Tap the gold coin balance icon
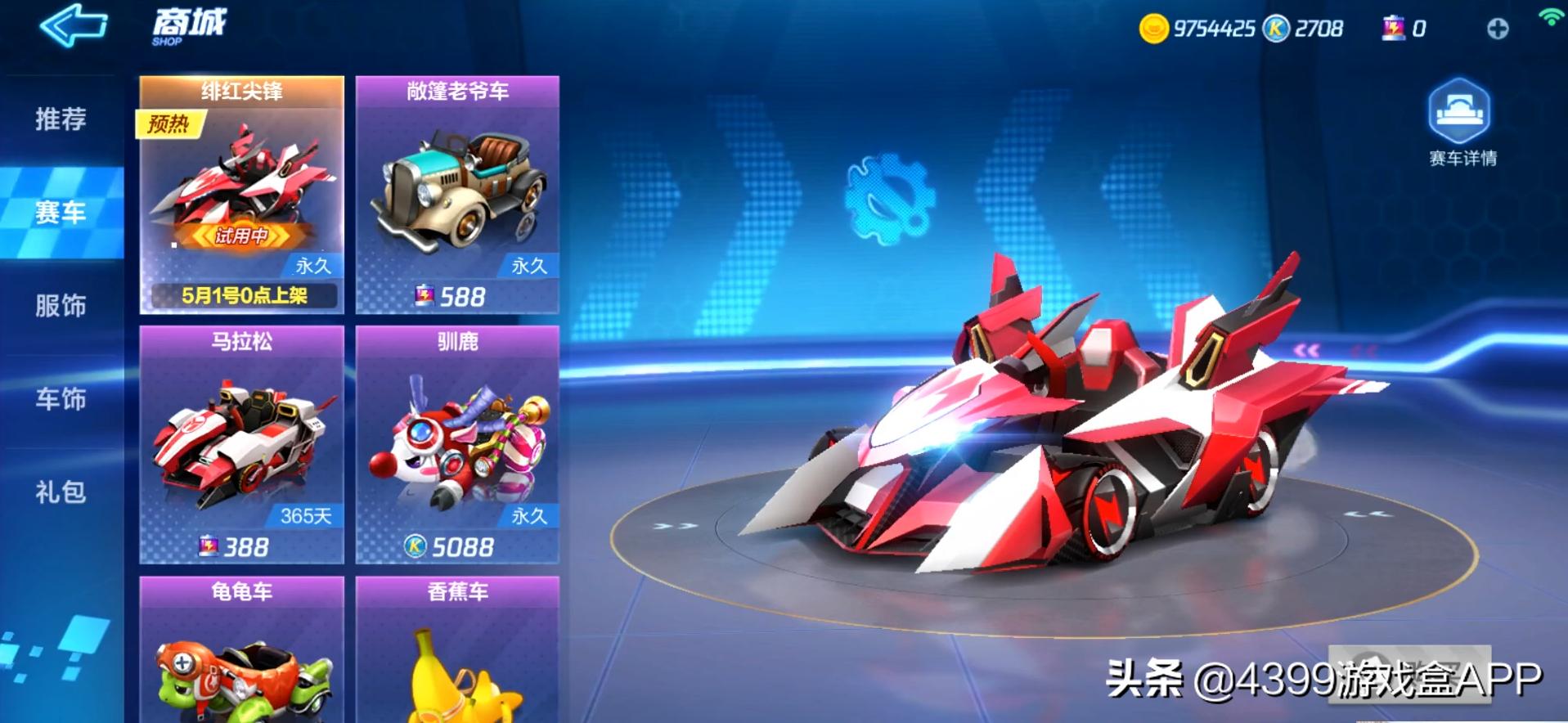This screenshot has width=1568, height=723. click(1153, 27)
